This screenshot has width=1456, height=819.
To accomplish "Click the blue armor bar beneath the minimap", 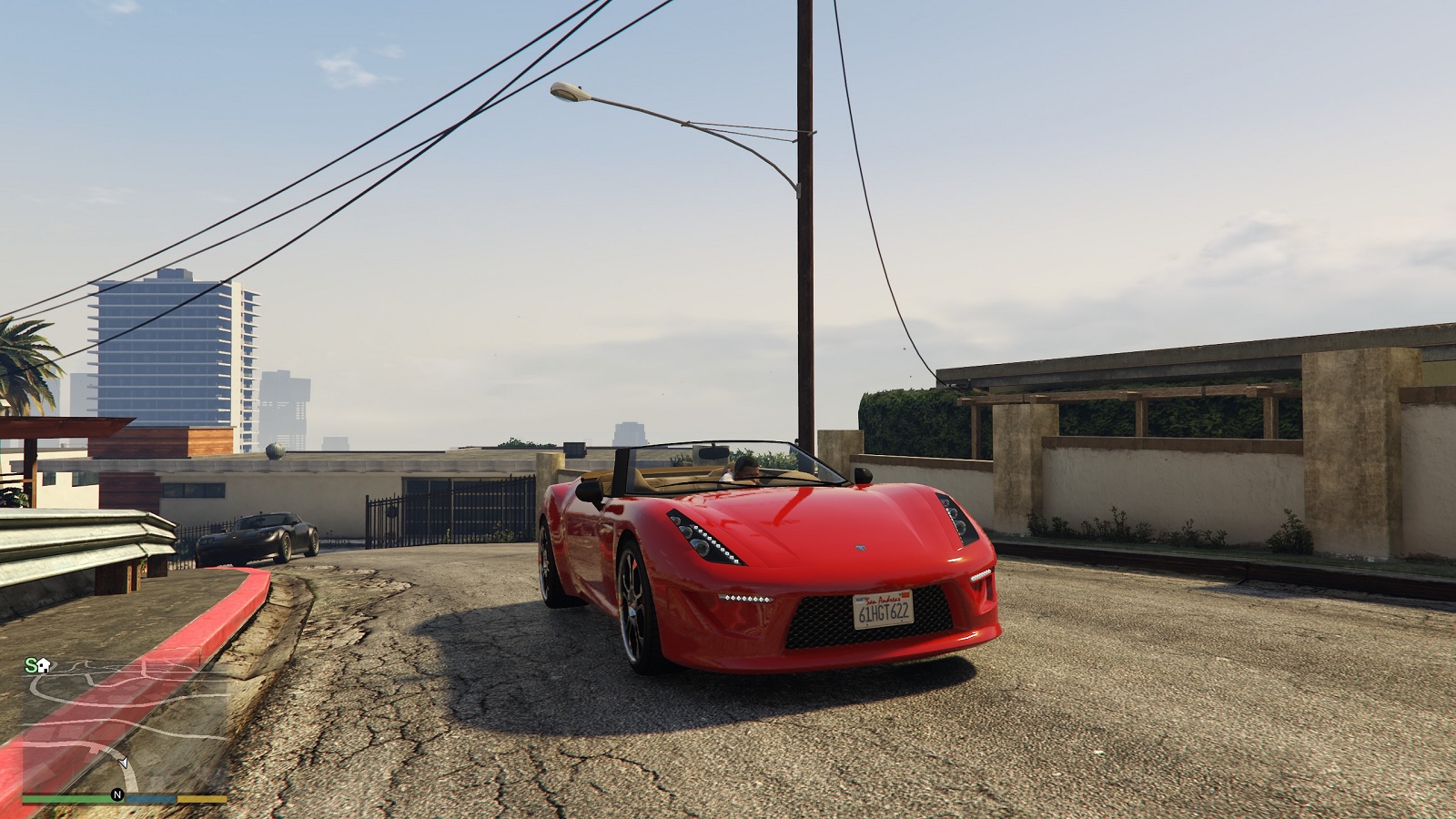I will click(150, 798).
